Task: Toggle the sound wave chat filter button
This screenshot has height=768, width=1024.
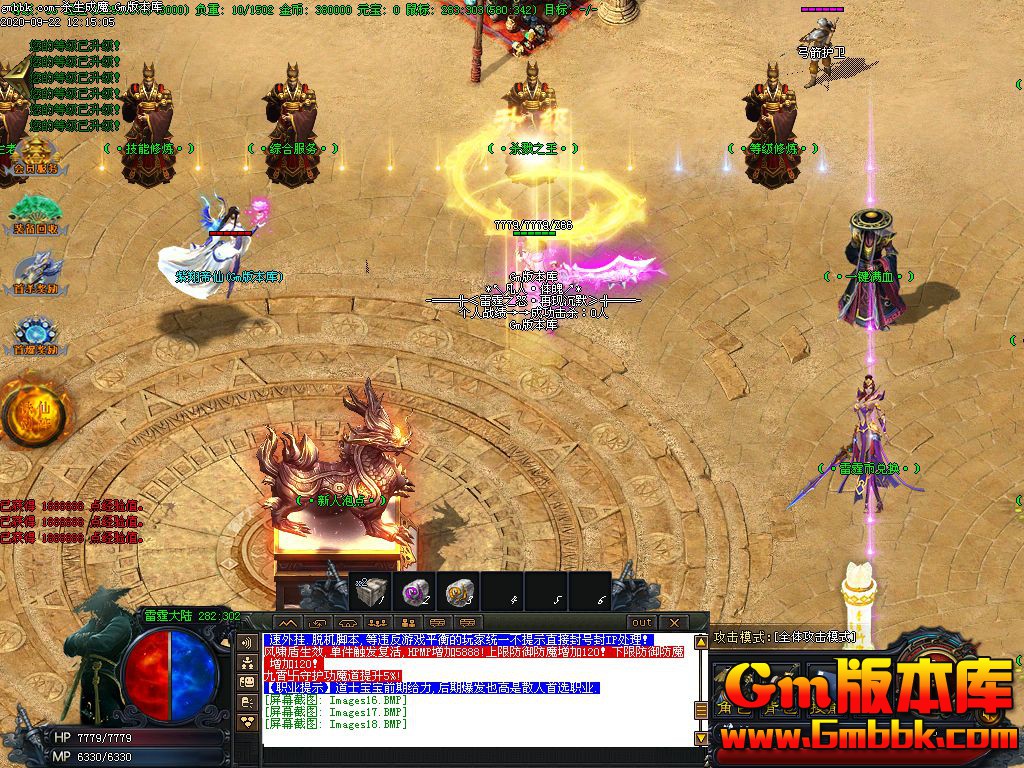Action: pos(247,643)
